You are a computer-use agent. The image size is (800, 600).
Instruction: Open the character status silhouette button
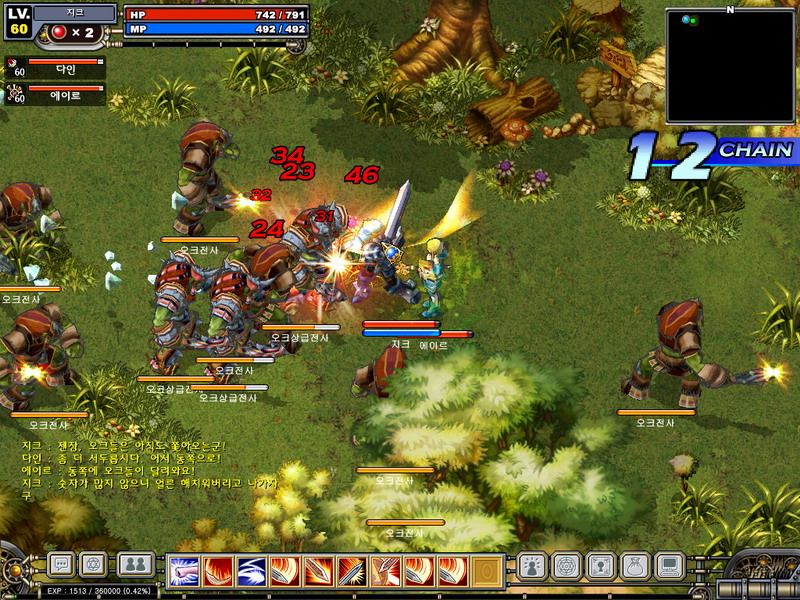pyautogui.click(x=532, y=566)
